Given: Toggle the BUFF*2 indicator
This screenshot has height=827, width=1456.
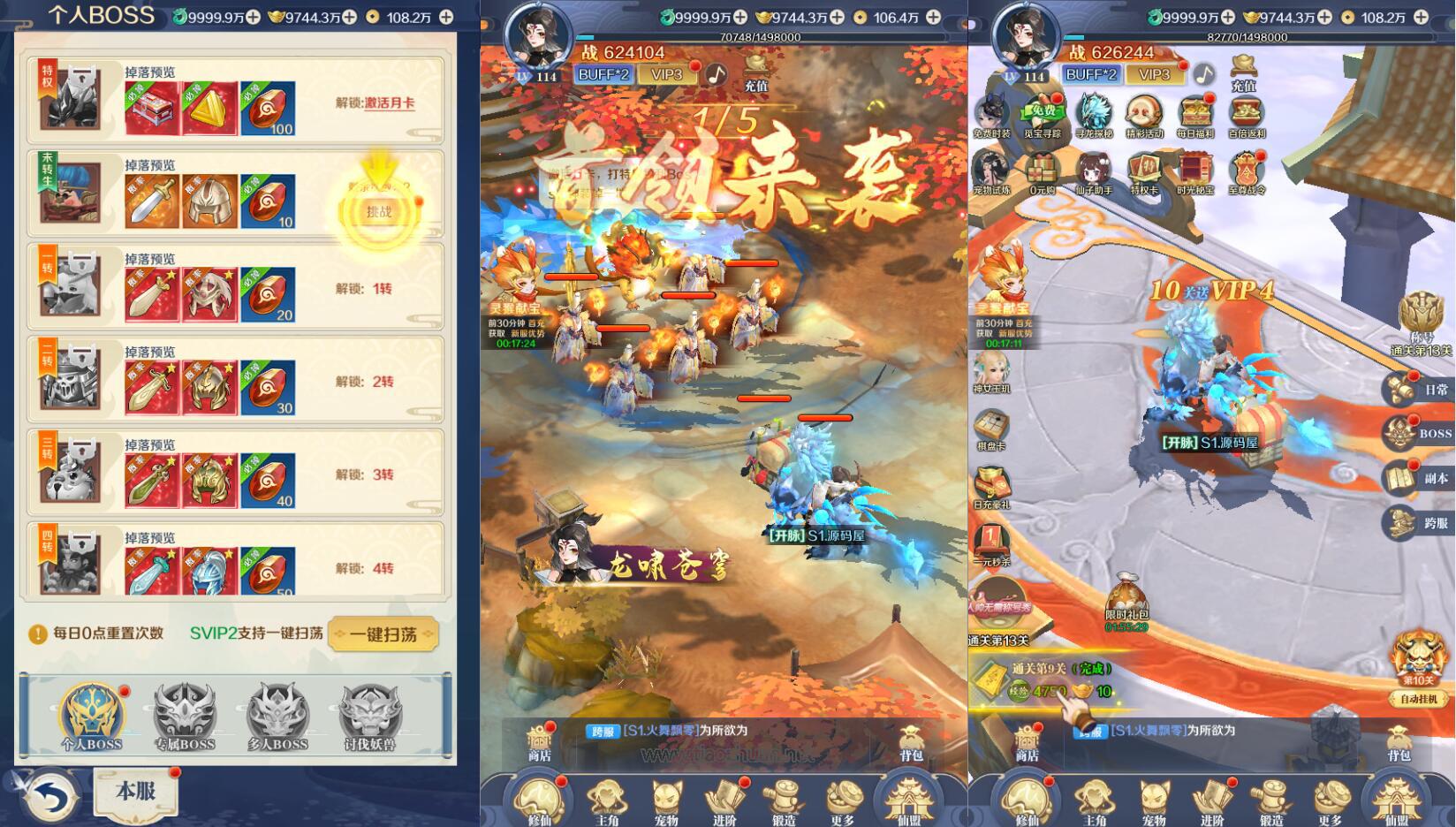Looking at the screenshot, I should pos(1093,75).
